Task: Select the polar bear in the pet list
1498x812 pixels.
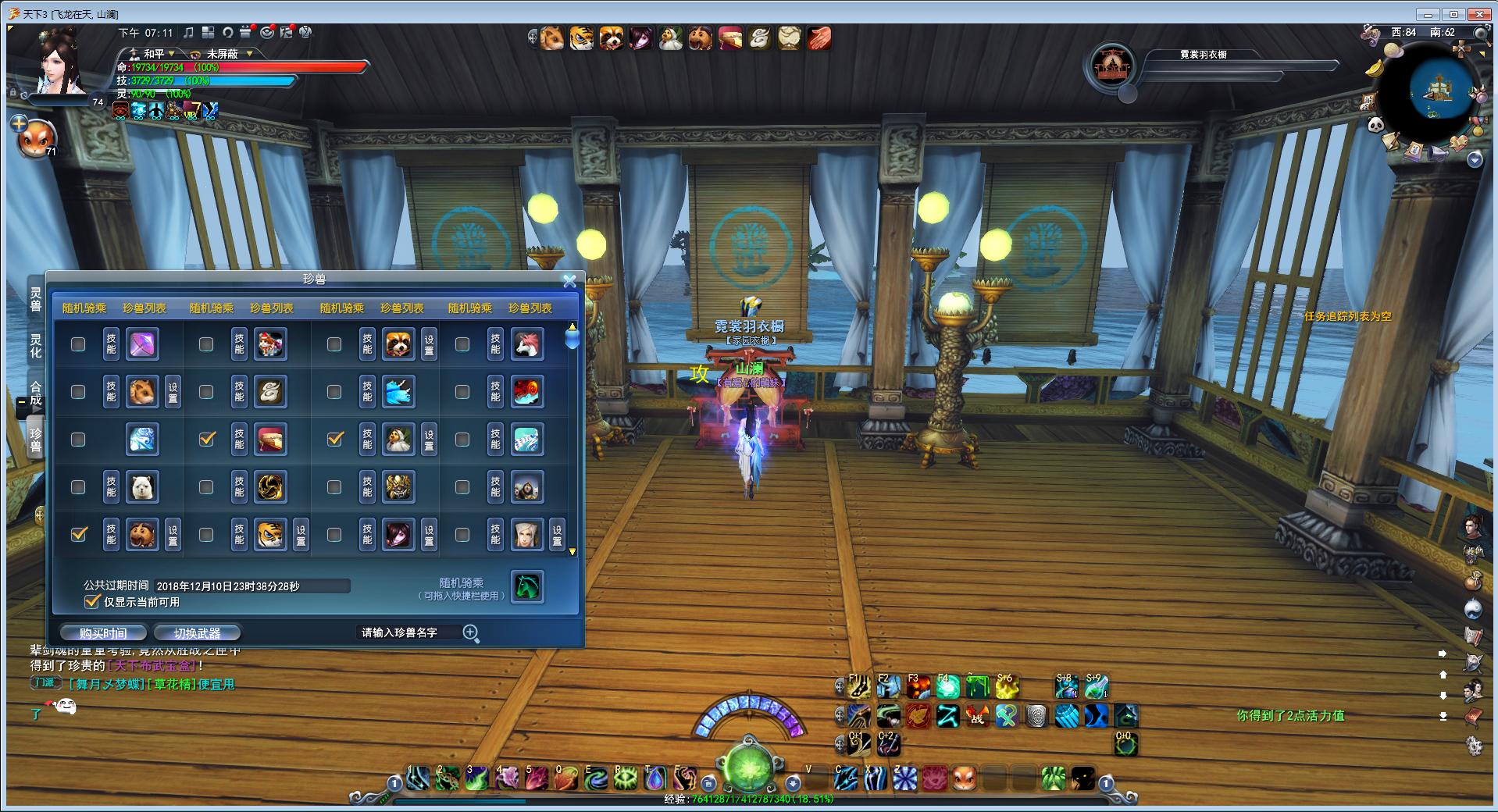Action: point(142,487)
